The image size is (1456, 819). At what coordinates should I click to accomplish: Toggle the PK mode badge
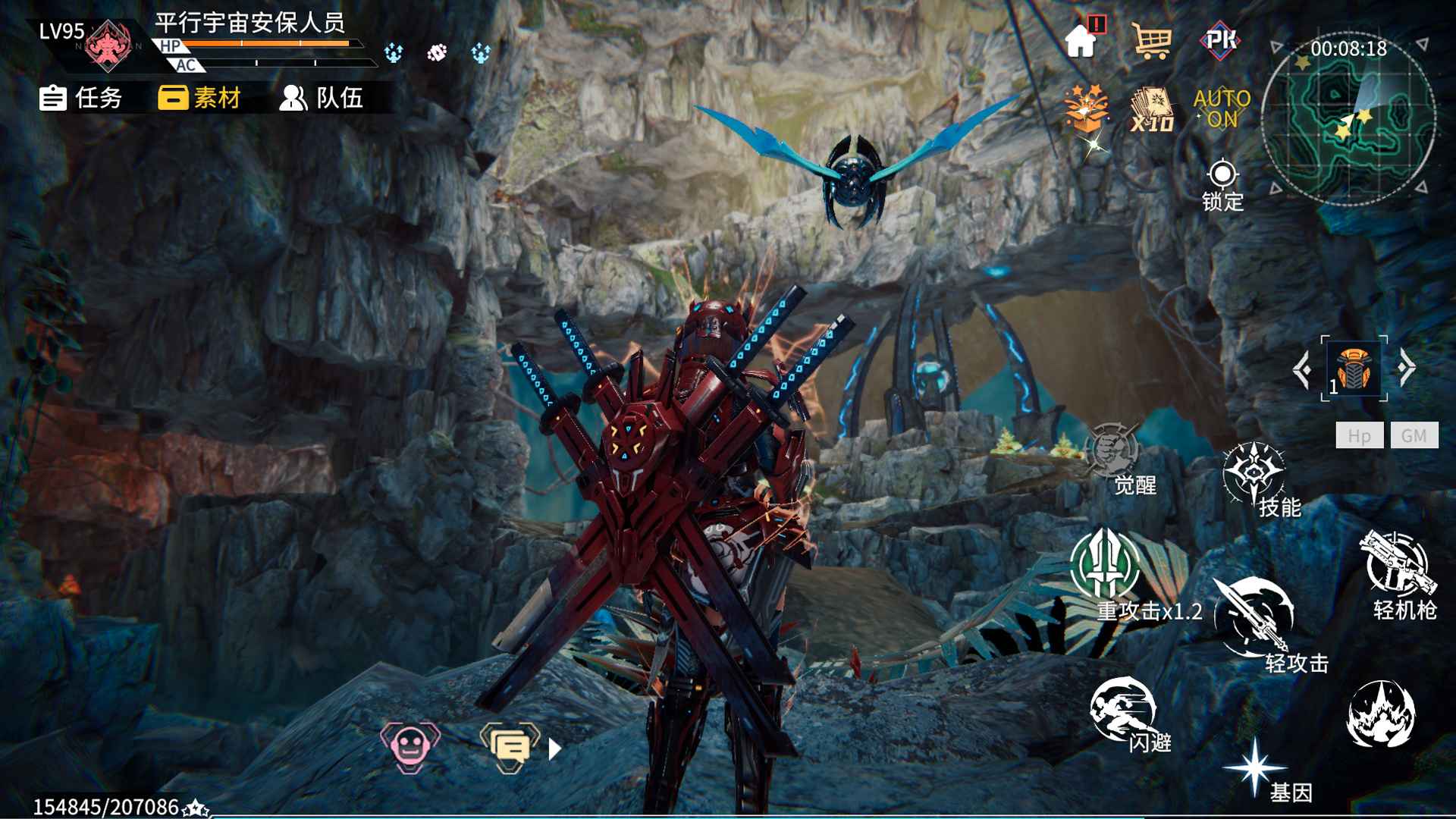pyautogui.click(x=1220, y=39)
